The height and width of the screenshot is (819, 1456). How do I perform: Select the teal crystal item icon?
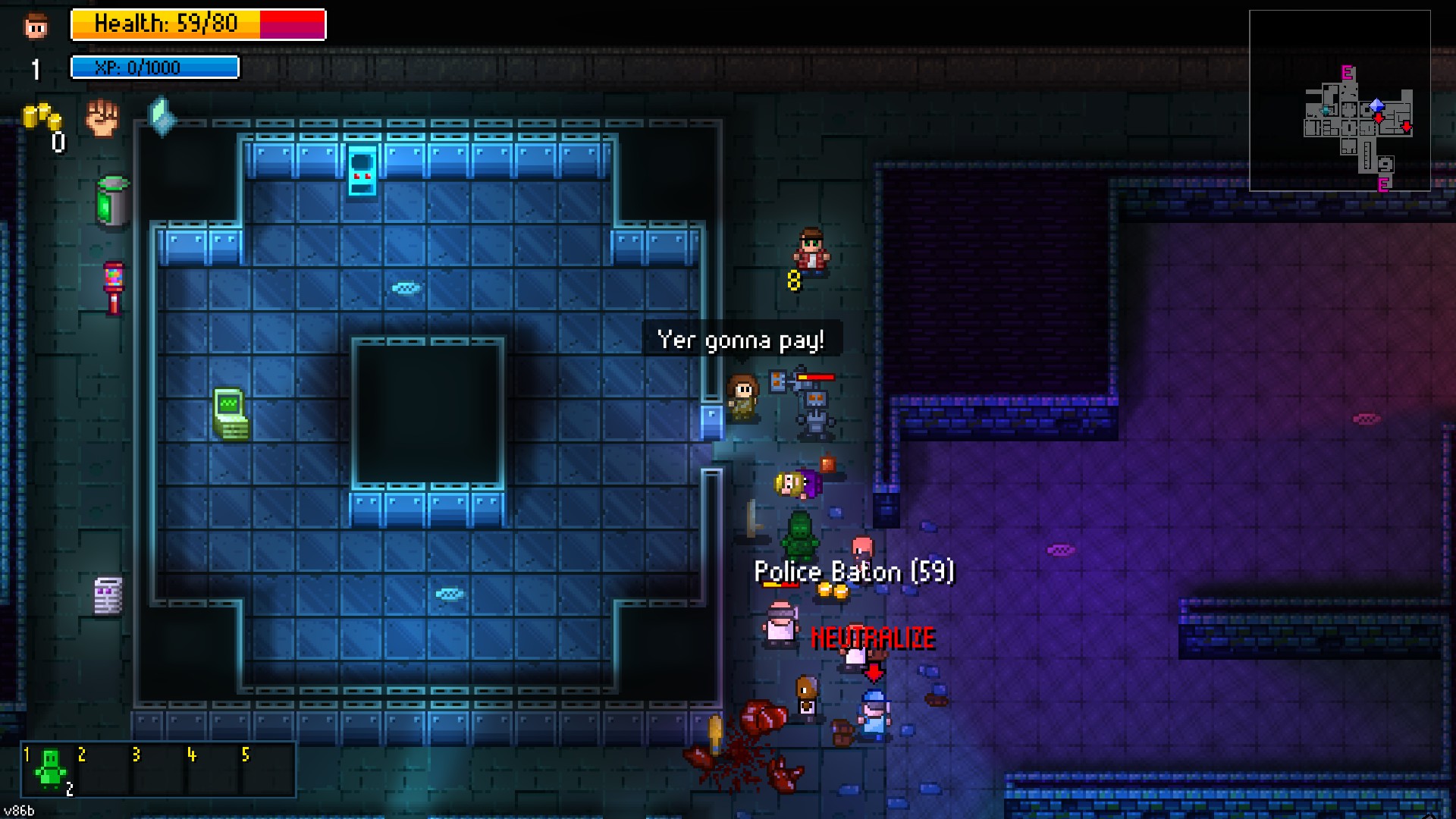pyautogui.click(x=161, y=116)
